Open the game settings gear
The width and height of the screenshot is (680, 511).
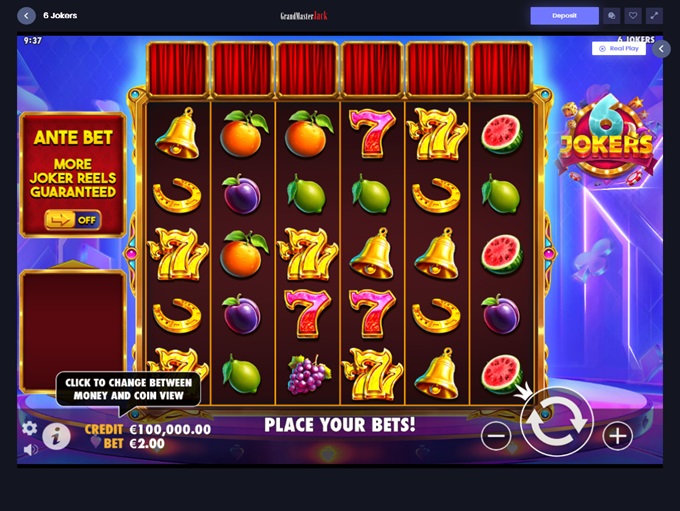point(29,428)
